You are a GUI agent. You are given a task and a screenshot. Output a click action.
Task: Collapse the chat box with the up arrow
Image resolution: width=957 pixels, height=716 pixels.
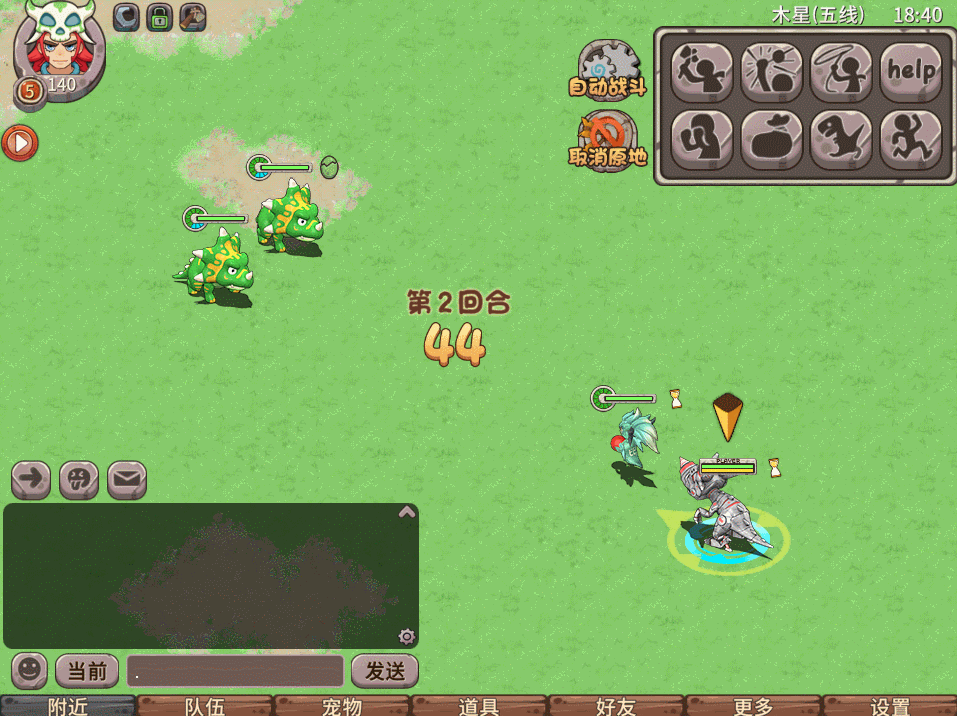coord(407,512)
